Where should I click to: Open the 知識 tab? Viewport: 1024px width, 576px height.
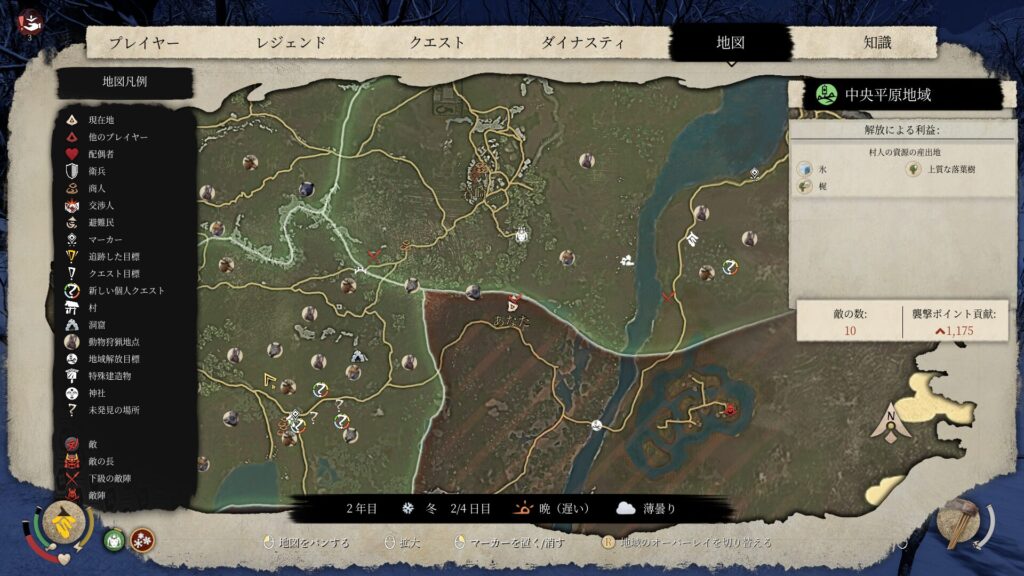877,43
